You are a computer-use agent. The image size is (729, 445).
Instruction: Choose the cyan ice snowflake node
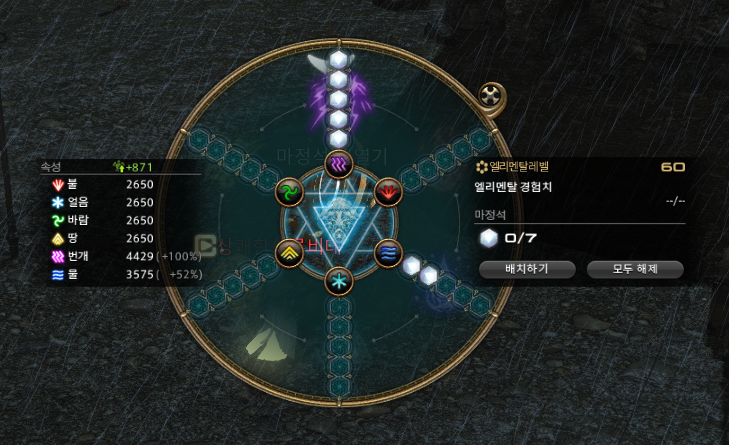click(x=339, y=280)
